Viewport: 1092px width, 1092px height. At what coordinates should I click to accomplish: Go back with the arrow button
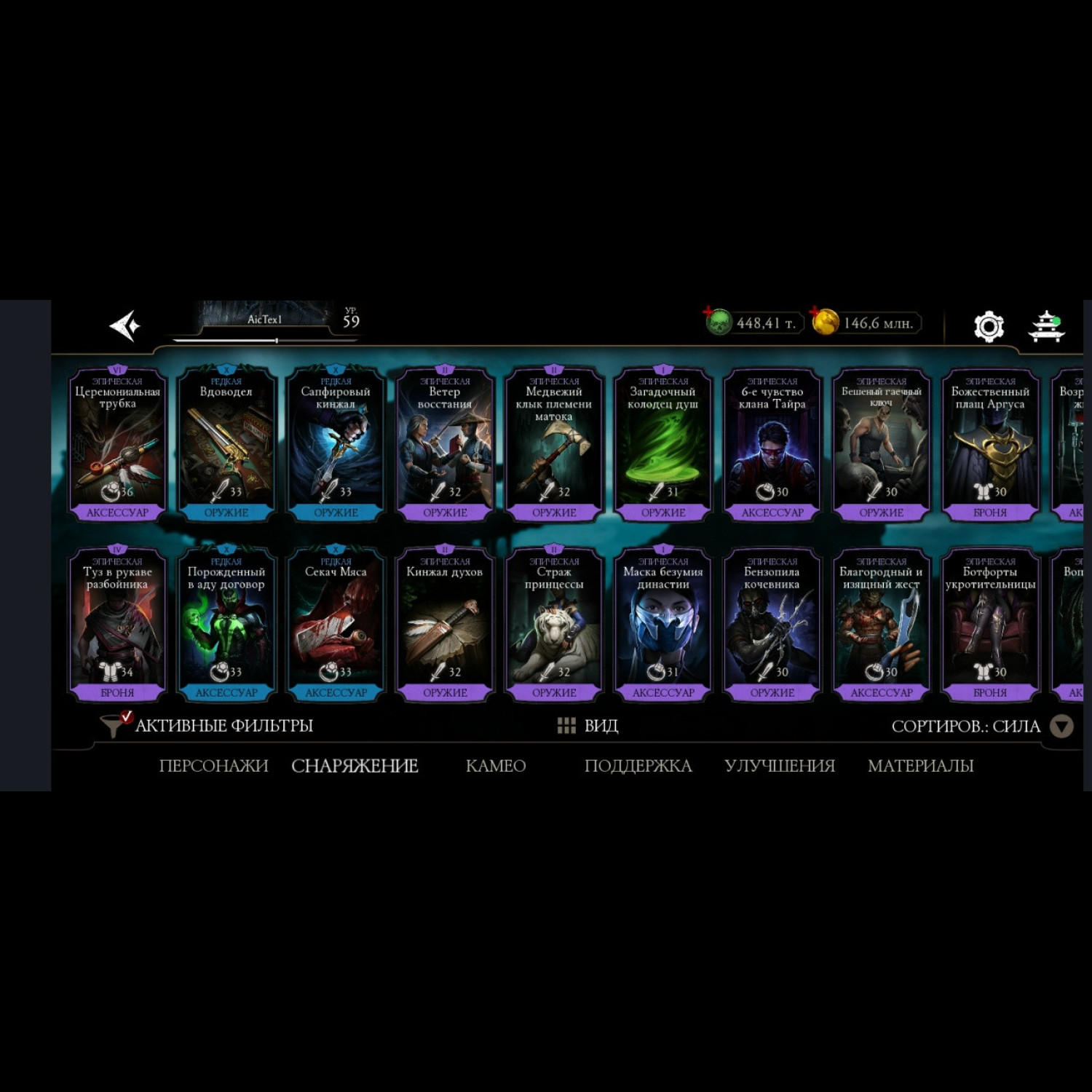coord(124,325)
